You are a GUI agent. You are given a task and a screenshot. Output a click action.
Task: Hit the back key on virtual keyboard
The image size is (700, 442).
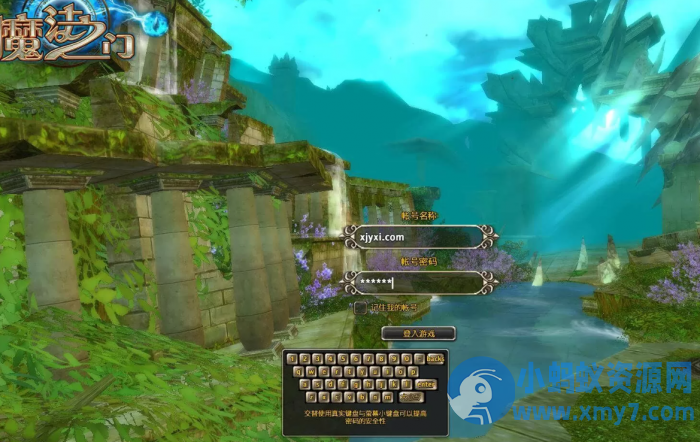point(435,359)
